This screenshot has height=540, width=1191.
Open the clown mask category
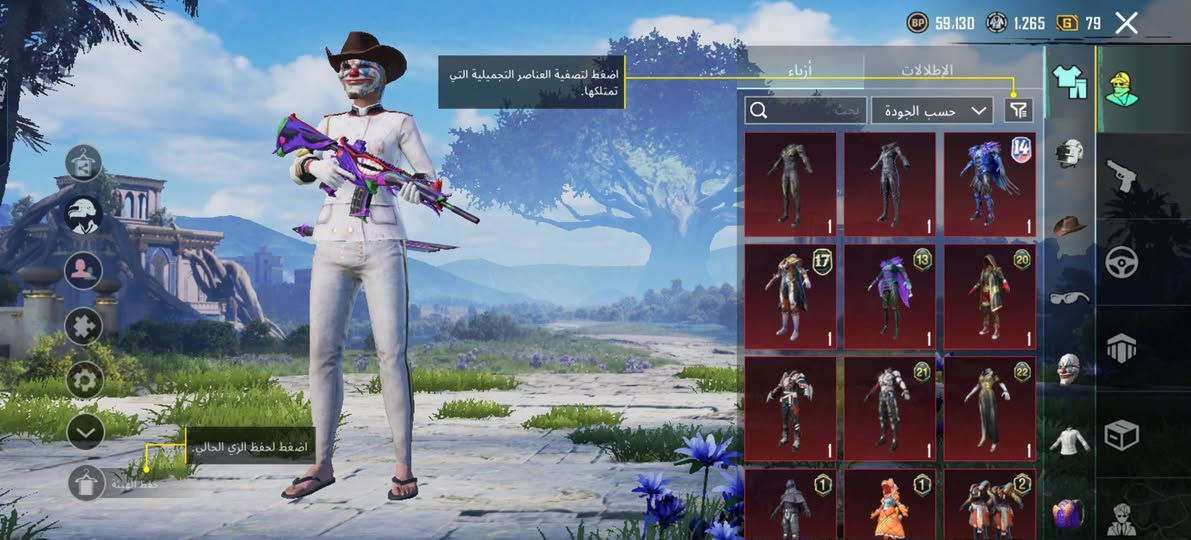coord(1069,368)
